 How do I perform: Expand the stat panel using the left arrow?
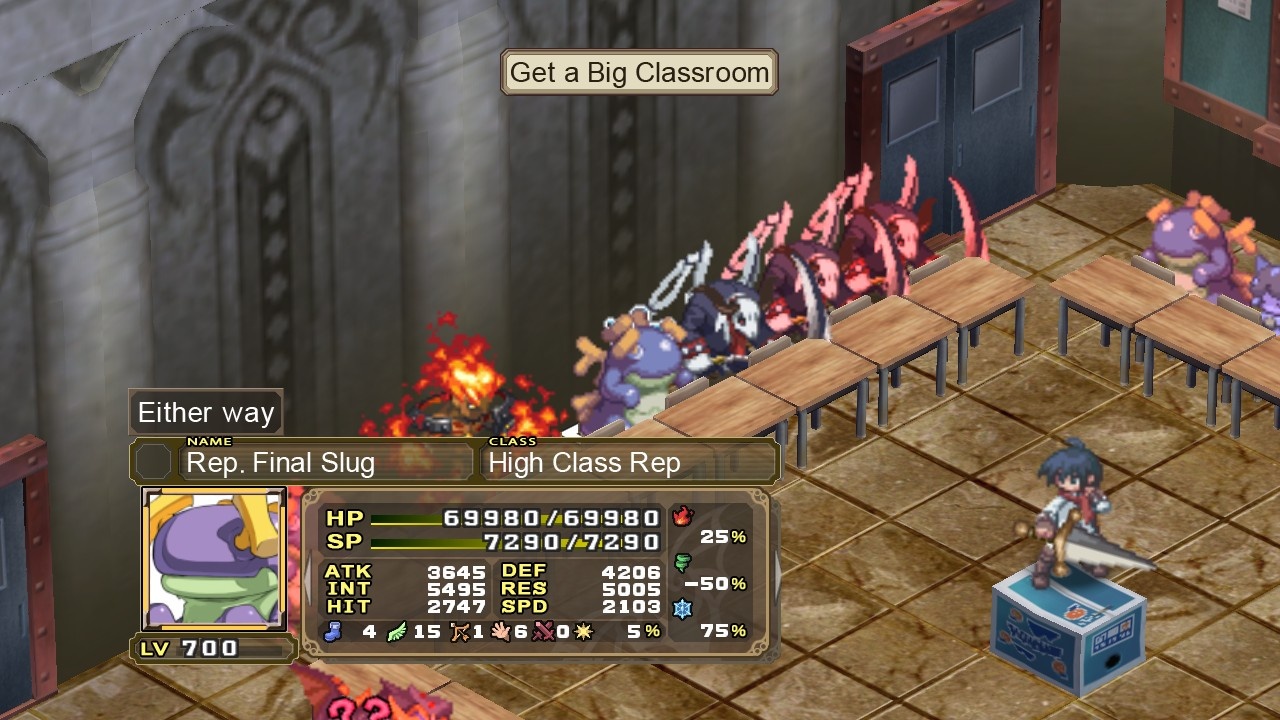[x=307, y=578]
